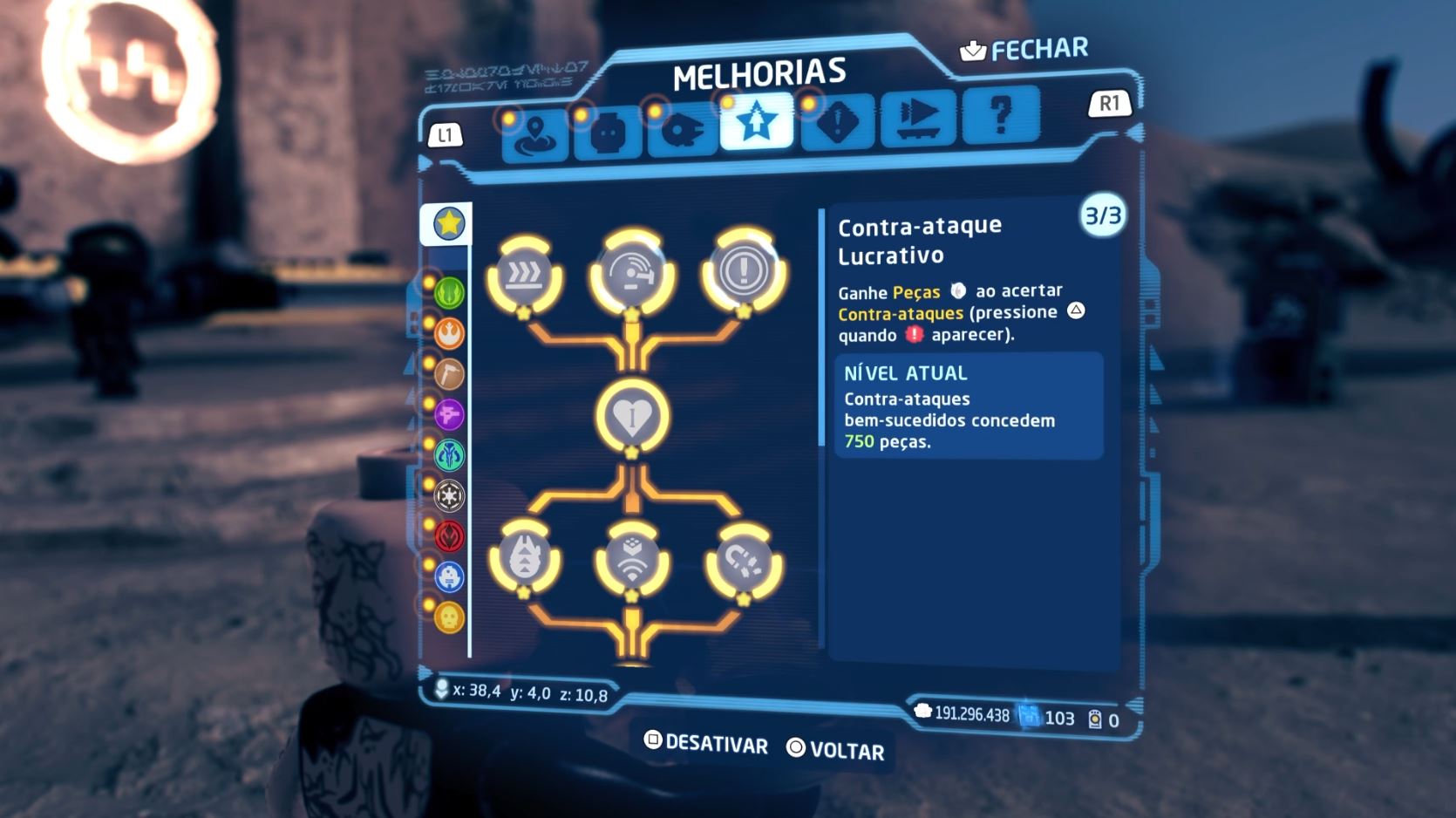Select the brown scavenger tool class category

[x=449, y=374]
